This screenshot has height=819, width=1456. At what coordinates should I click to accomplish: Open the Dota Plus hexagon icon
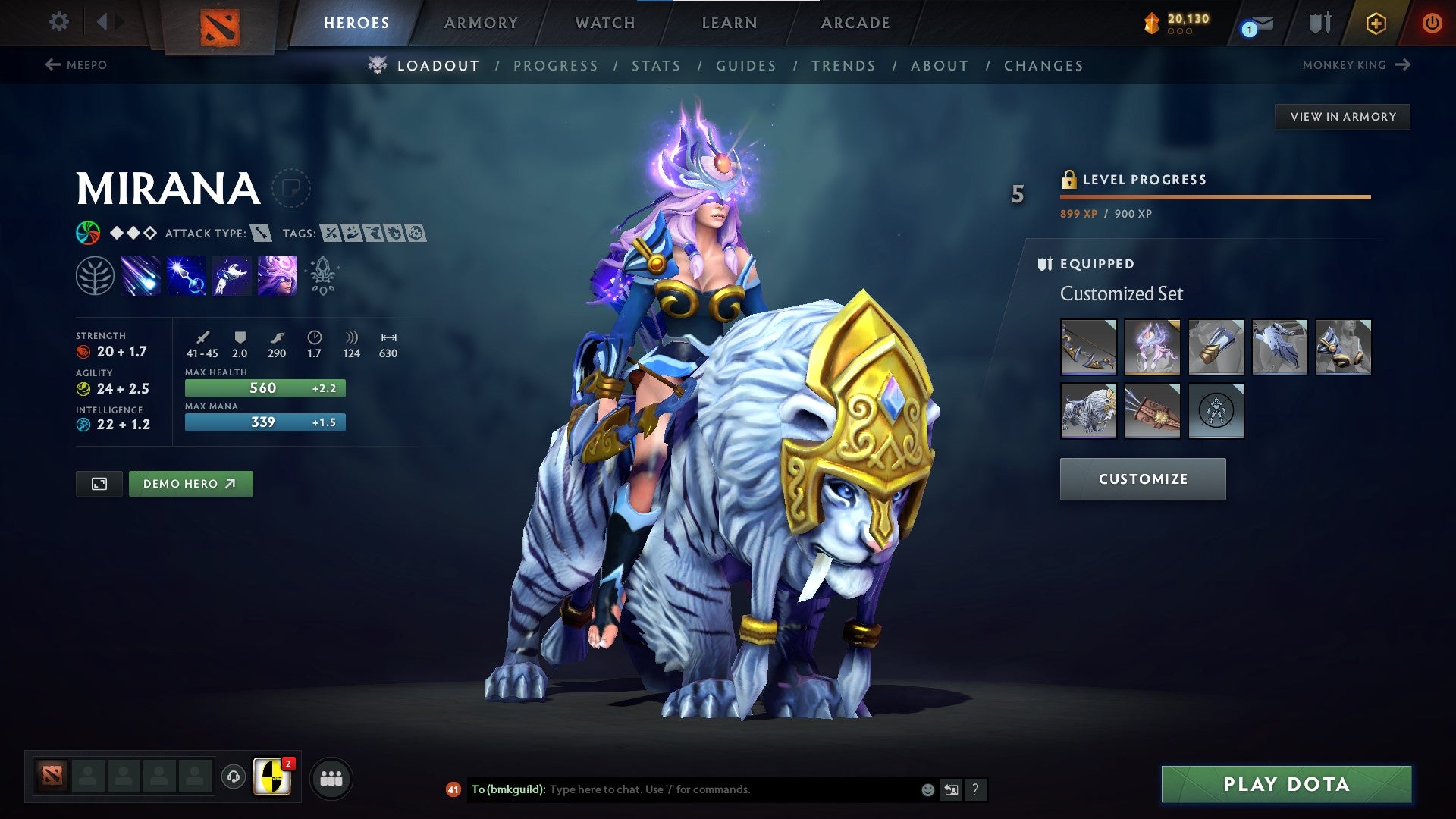click(x=1375, y=23)
